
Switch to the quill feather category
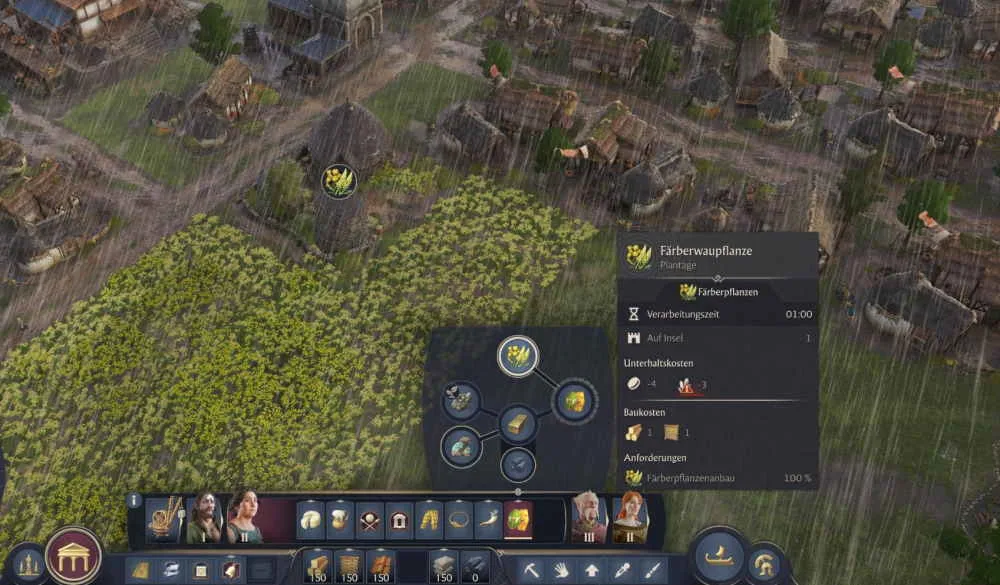point(488,520)
